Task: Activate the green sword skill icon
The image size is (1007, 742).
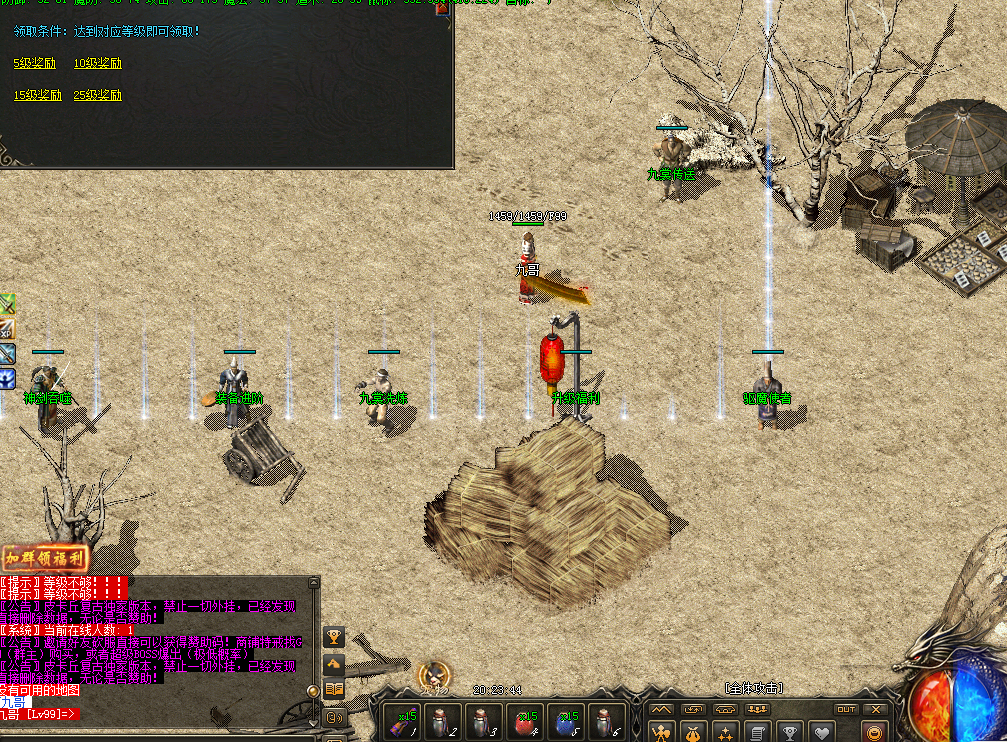Action: [x=7, y=304]
